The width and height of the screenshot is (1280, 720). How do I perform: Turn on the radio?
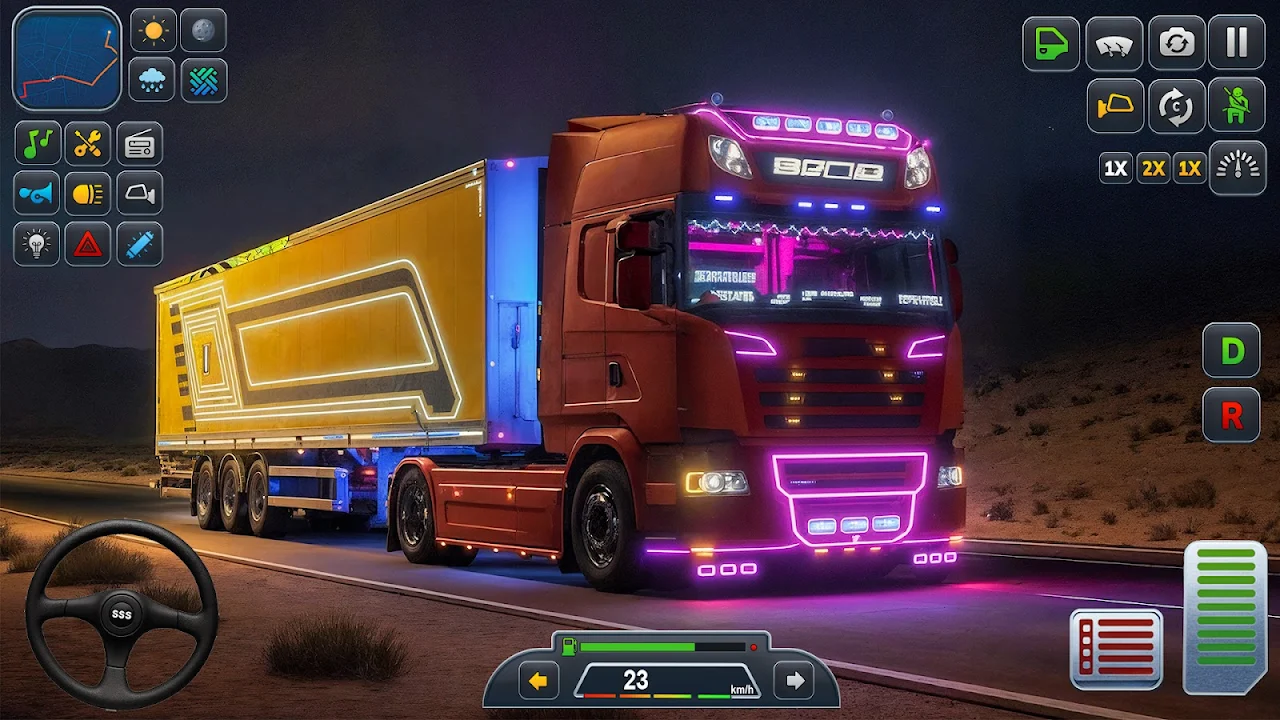[x=139, y=144]
